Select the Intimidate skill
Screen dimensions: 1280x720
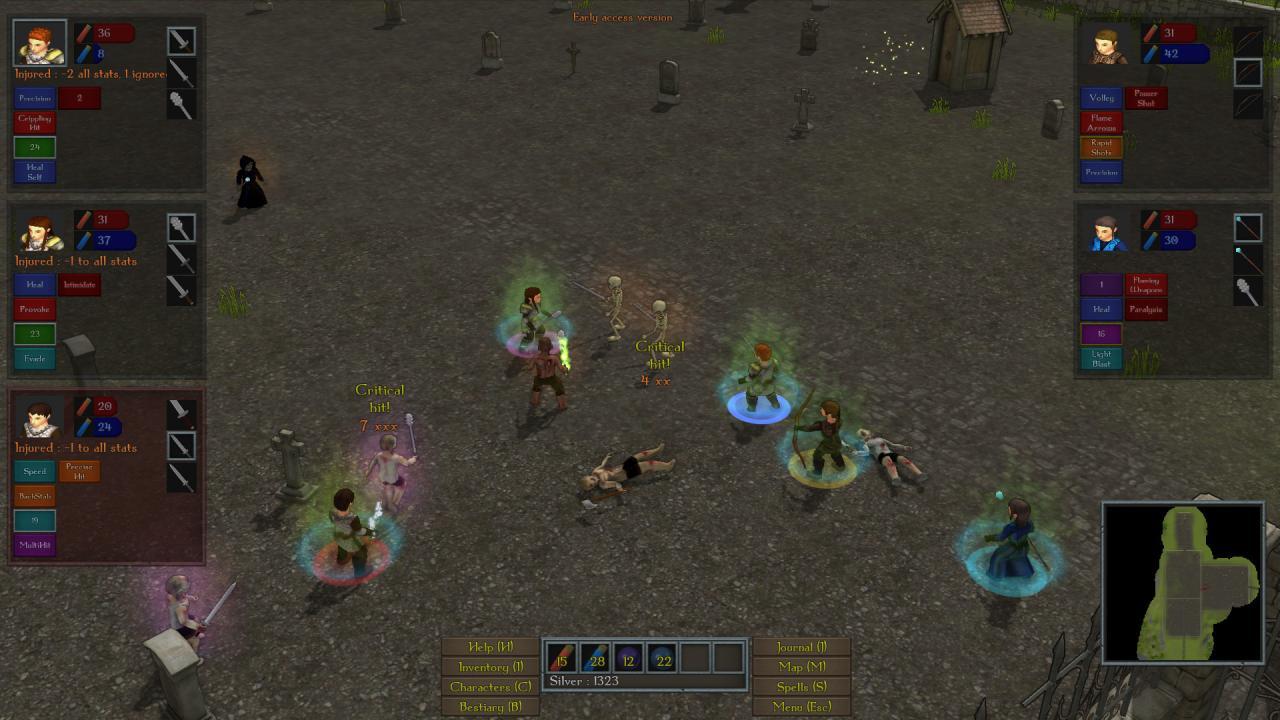(x=78, y=285)
